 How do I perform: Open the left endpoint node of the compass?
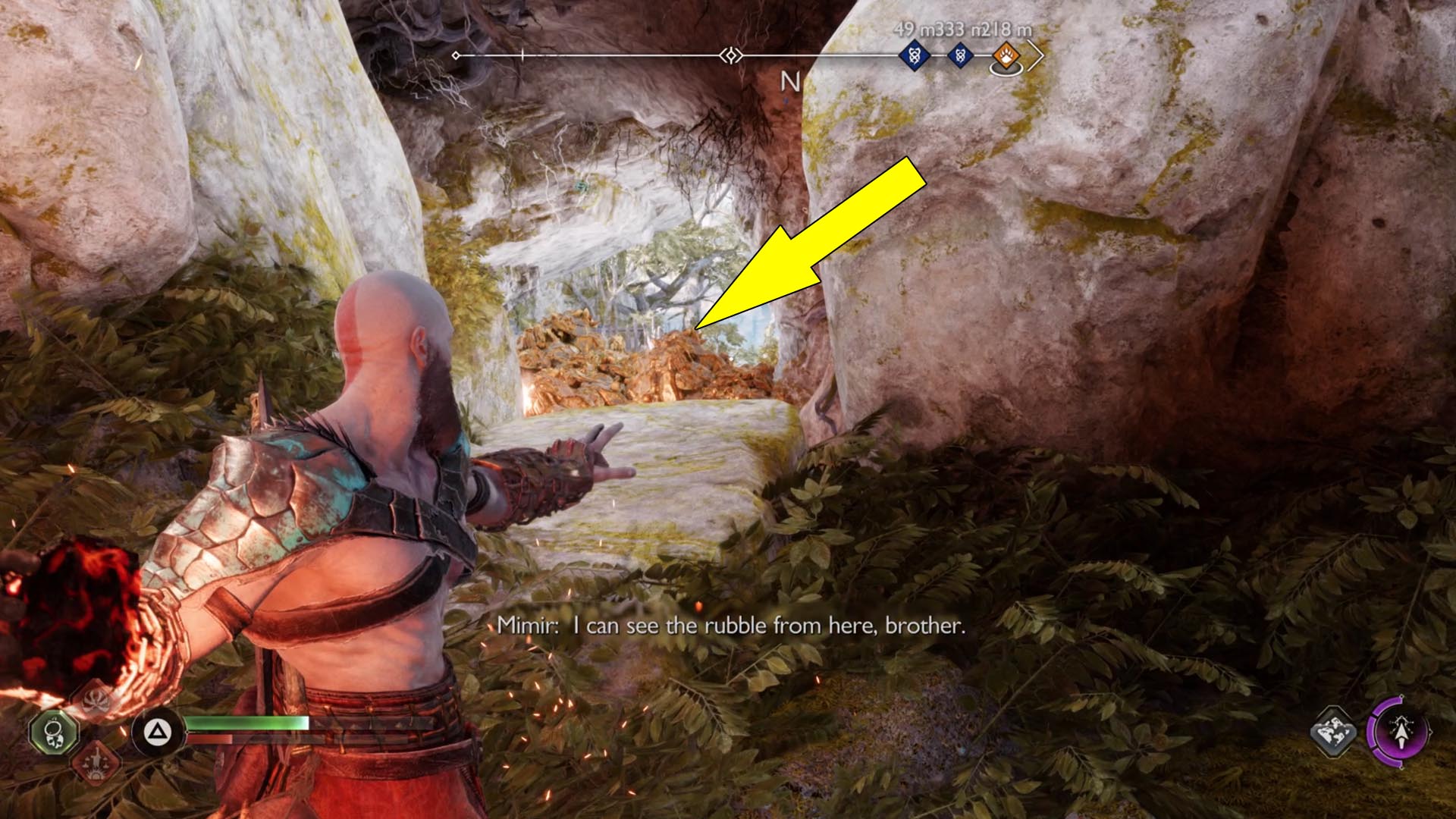tap(456, 55)
